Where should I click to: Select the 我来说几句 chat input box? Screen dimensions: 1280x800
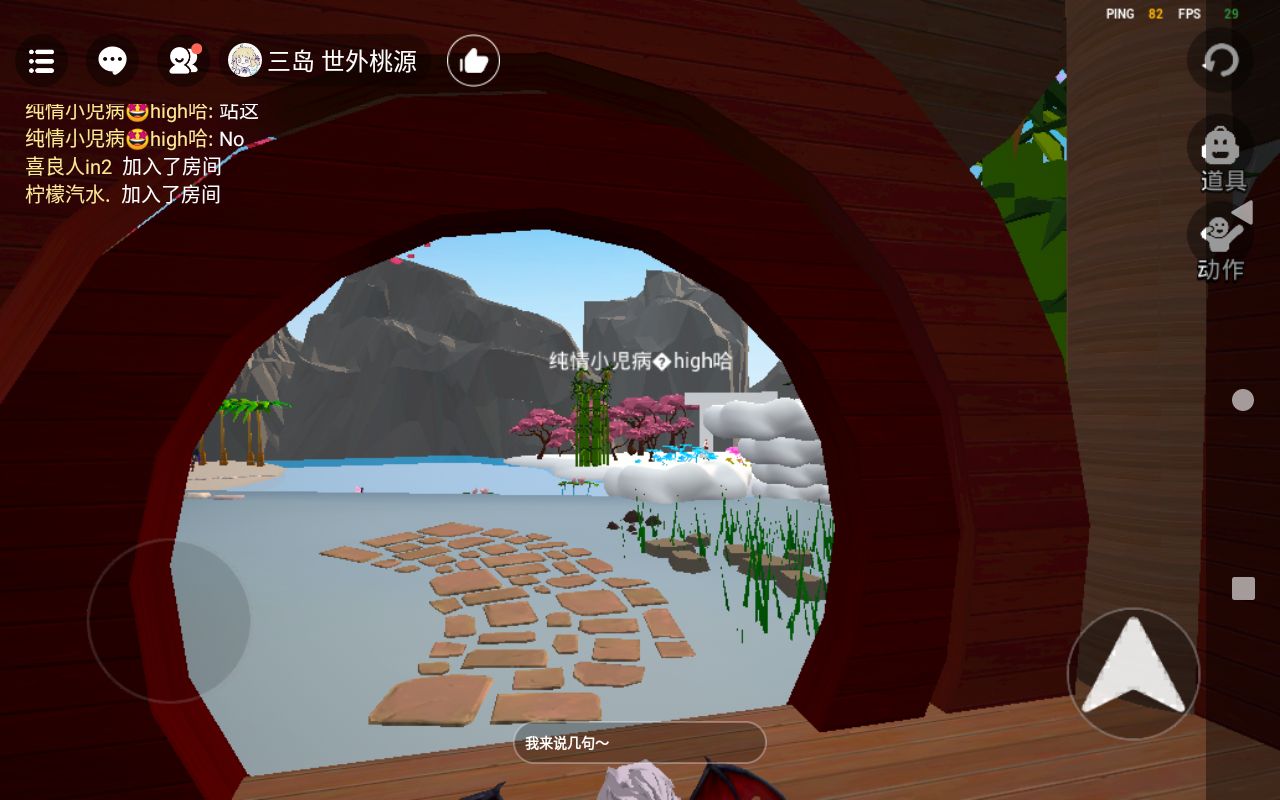click(x=639, y=743)
